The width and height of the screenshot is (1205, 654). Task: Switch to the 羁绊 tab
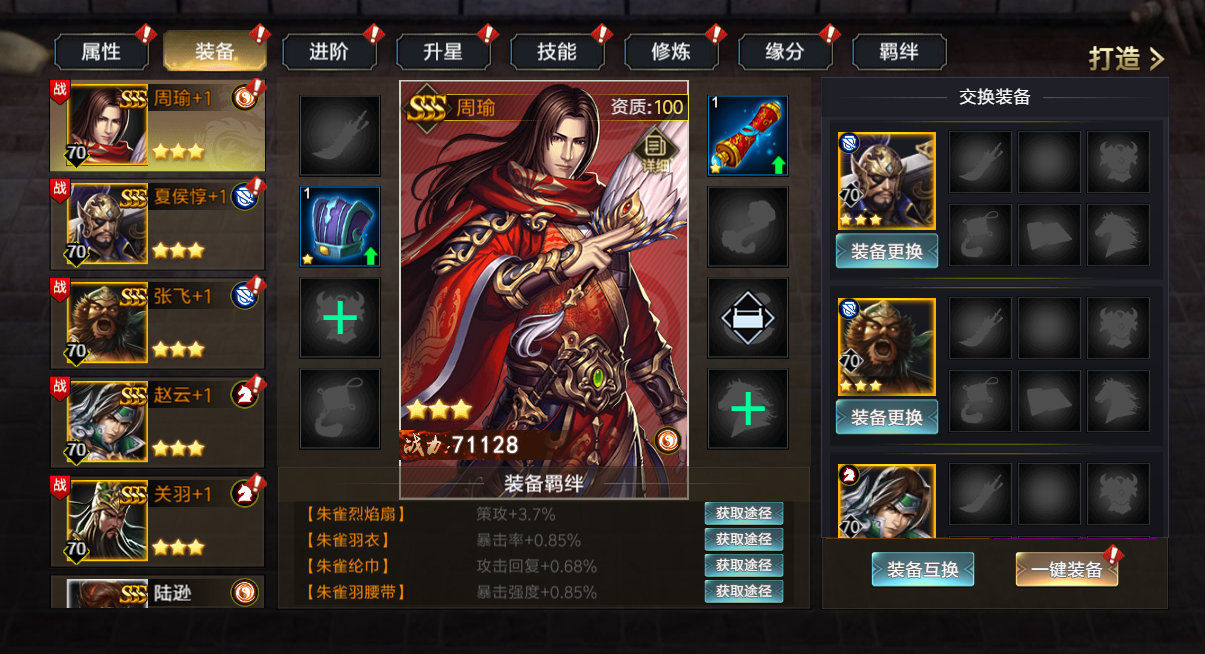(x=899, y=52)
